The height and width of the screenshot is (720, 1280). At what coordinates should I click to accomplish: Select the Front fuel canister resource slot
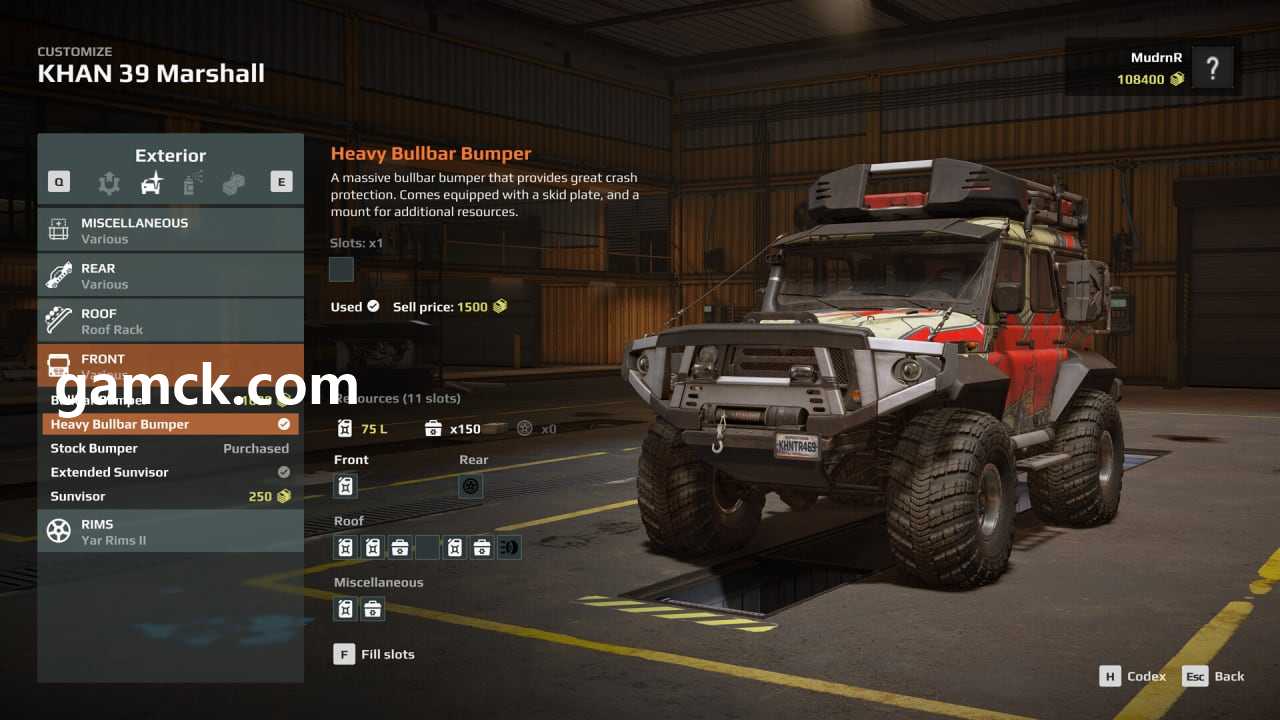(345, 486)
